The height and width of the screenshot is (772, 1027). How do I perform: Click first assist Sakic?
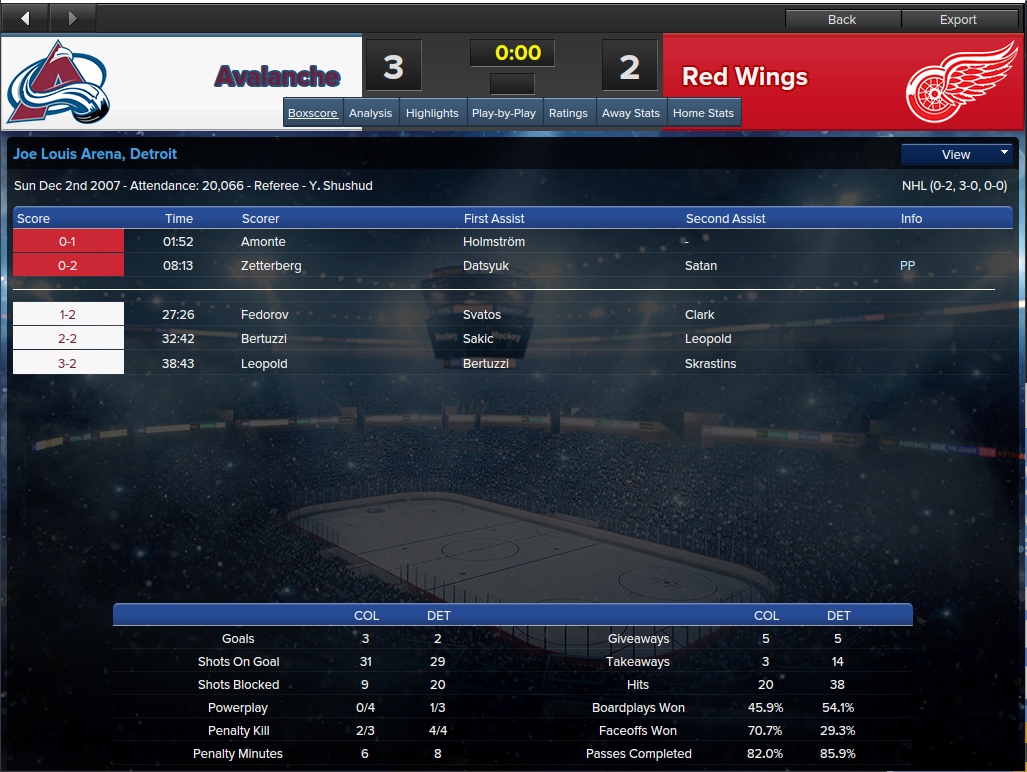[478, 339]
